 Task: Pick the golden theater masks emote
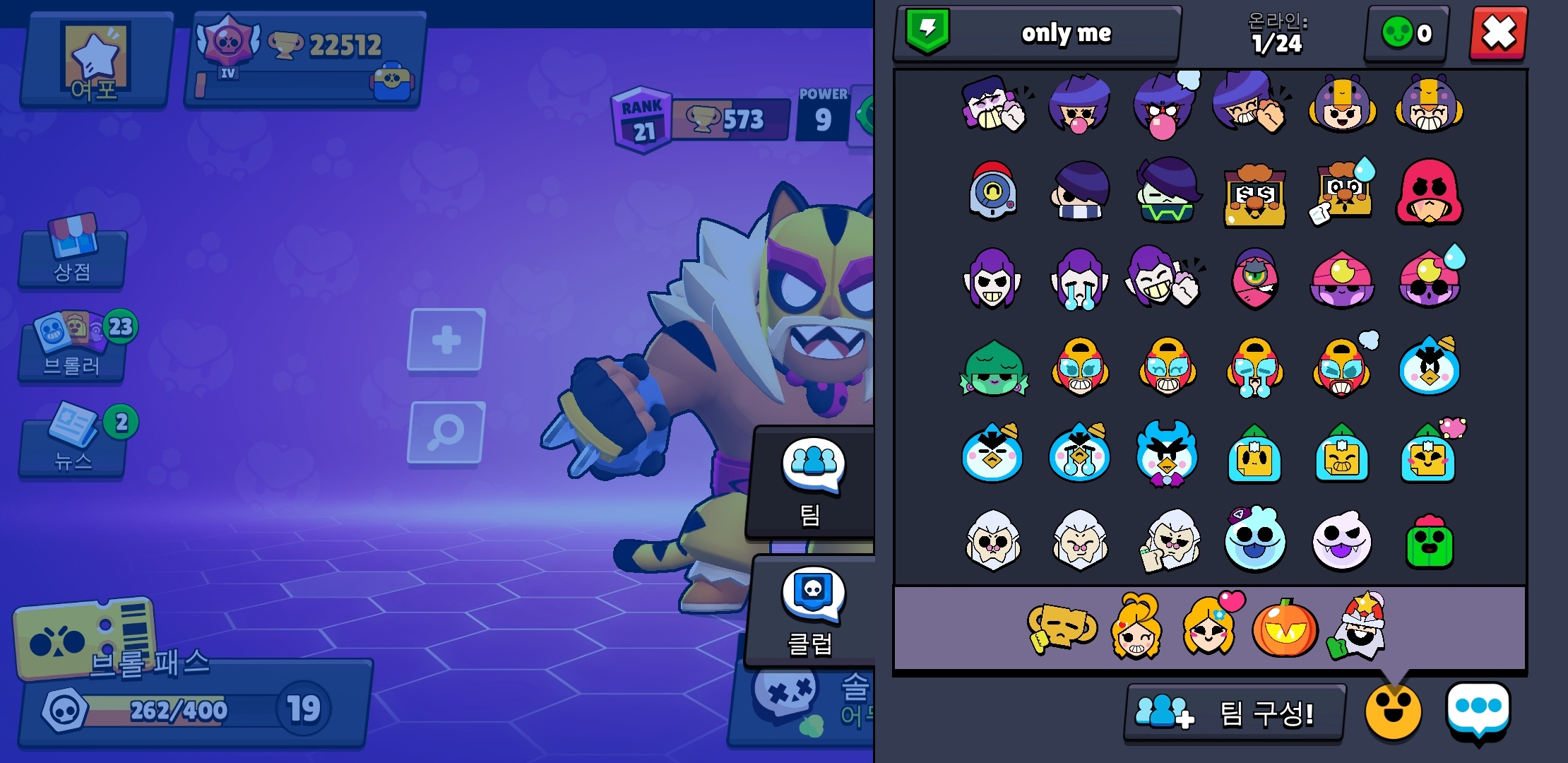(x=1060, y=627)
